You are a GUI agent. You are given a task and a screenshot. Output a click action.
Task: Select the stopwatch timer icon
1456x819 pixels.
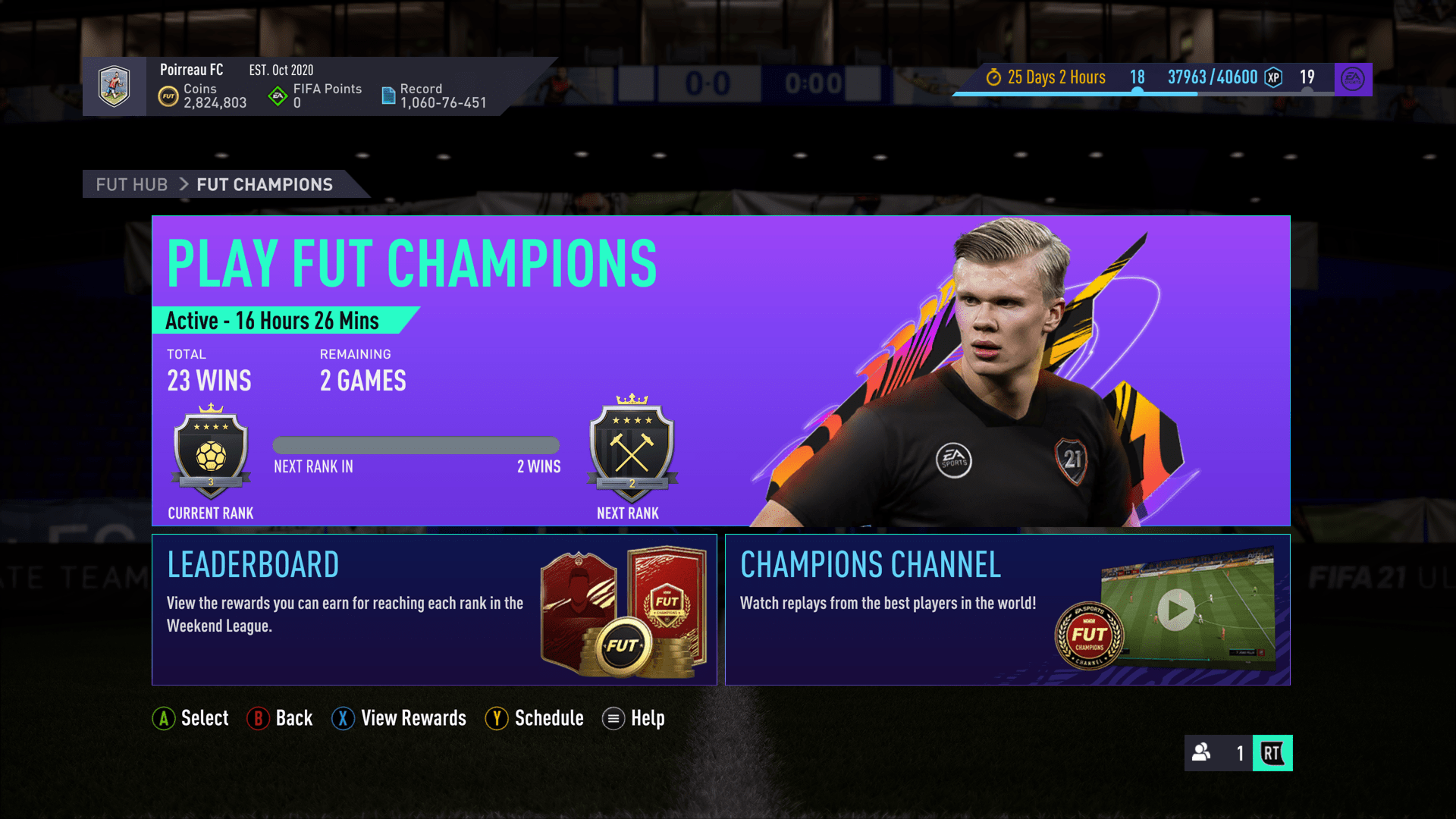(x=993, y=77)
